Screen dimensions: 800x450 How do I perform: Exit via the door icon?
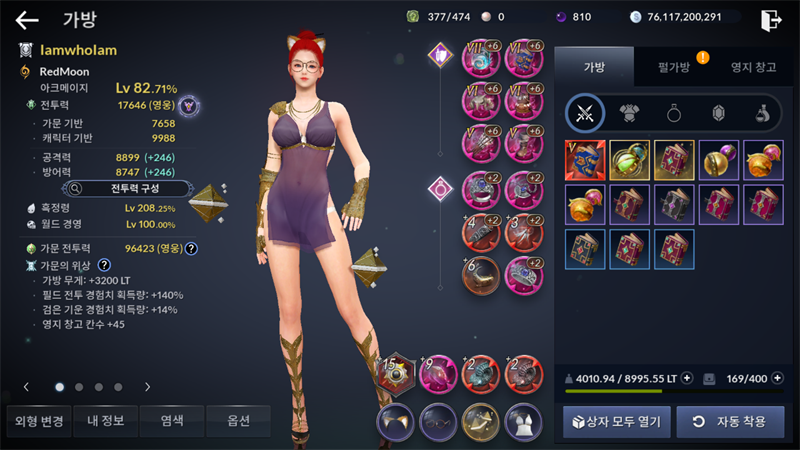coord(769,20)
